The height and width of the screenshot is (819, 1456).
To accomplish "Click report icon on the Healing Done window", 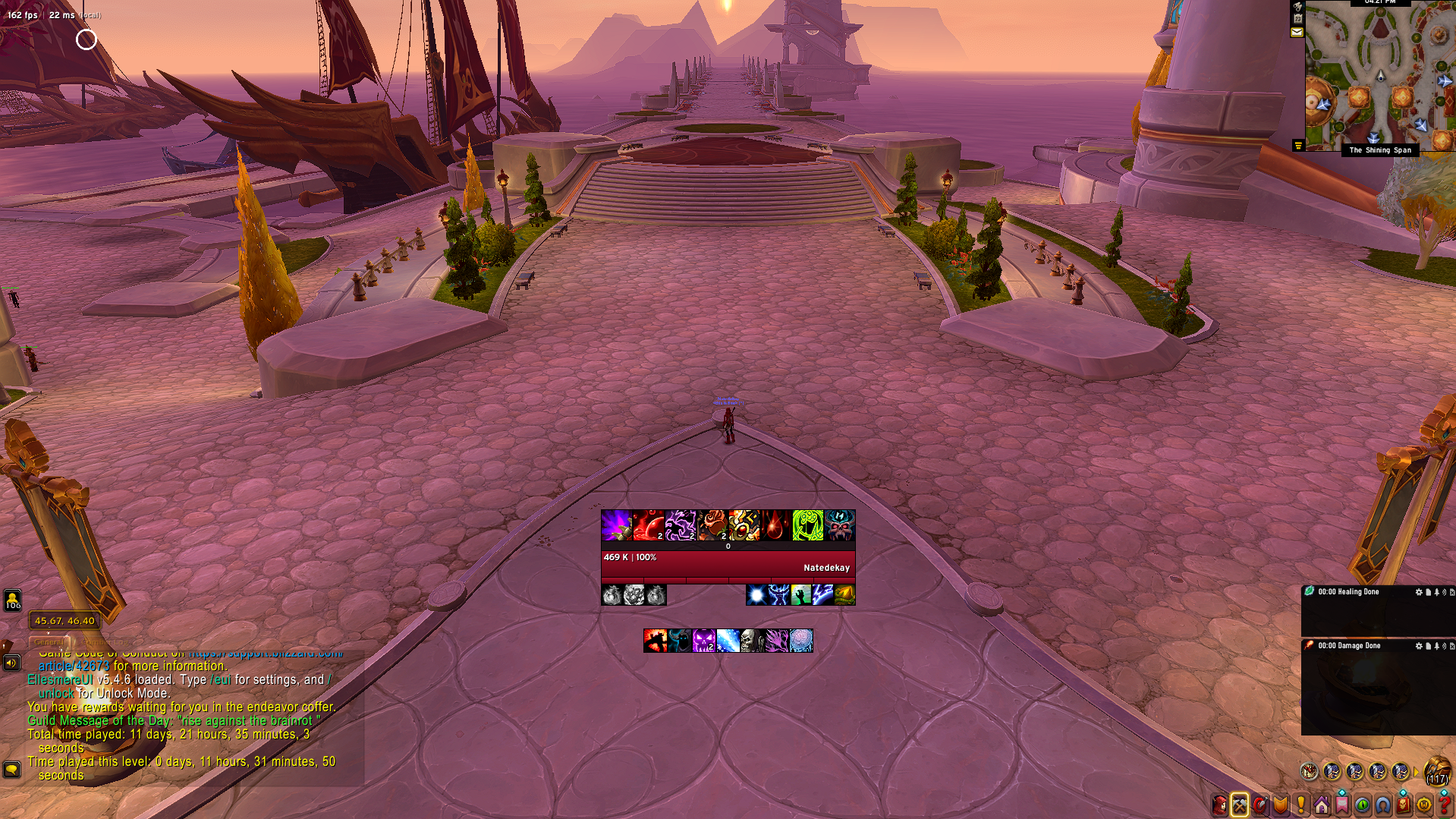I will click(x=1429, y=592).
